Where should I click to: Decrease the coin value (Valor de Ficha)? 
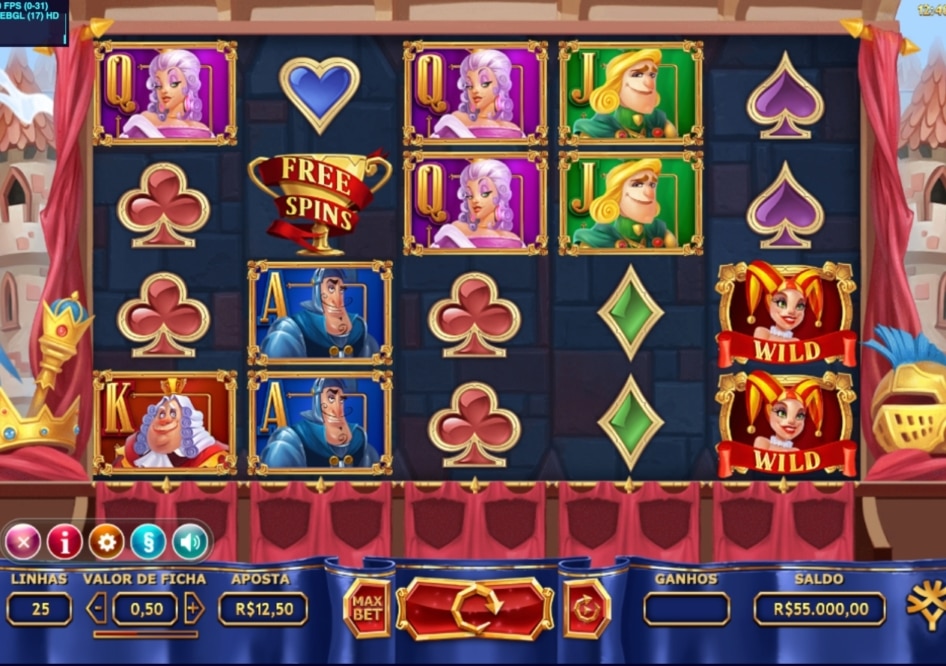97,608
